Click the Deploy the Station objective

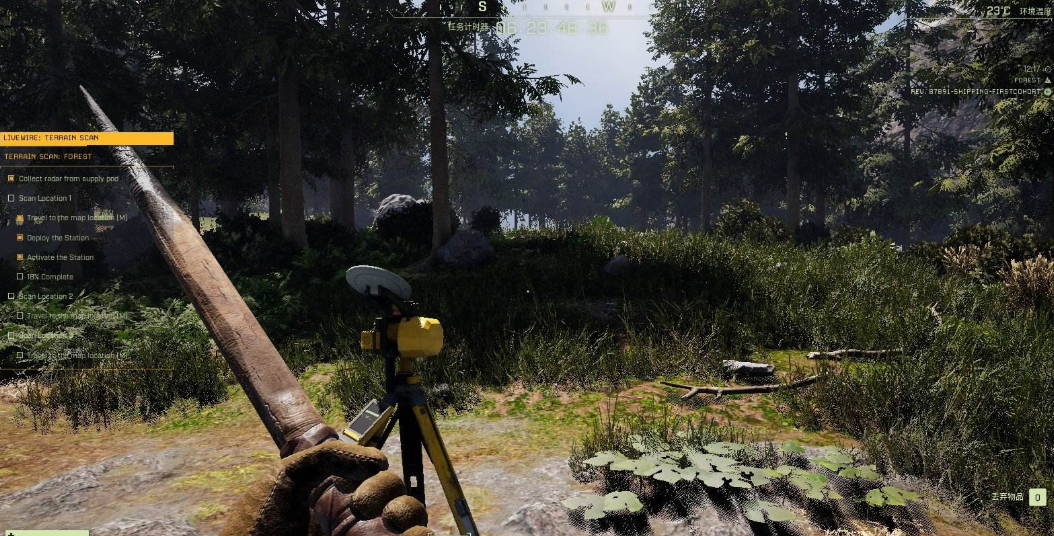pos(58,238)
